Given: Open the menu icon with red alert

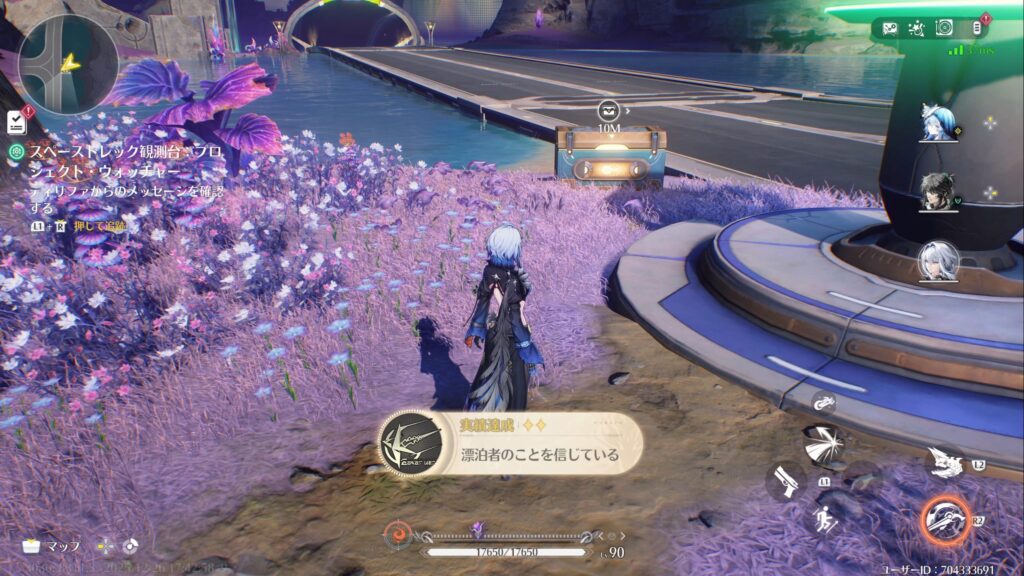Looking at the screenshot, I should [979, 28].
